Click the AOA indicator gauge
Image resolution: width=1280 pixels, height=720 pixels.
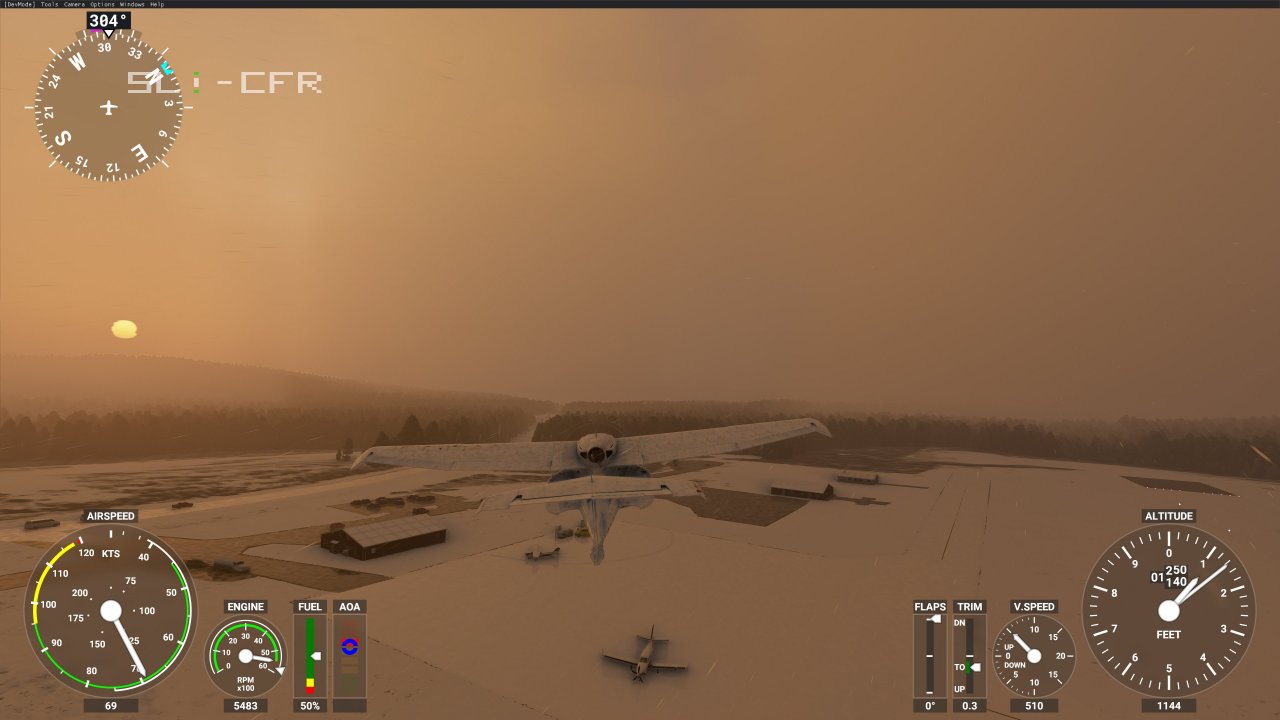tap(349, 650)
